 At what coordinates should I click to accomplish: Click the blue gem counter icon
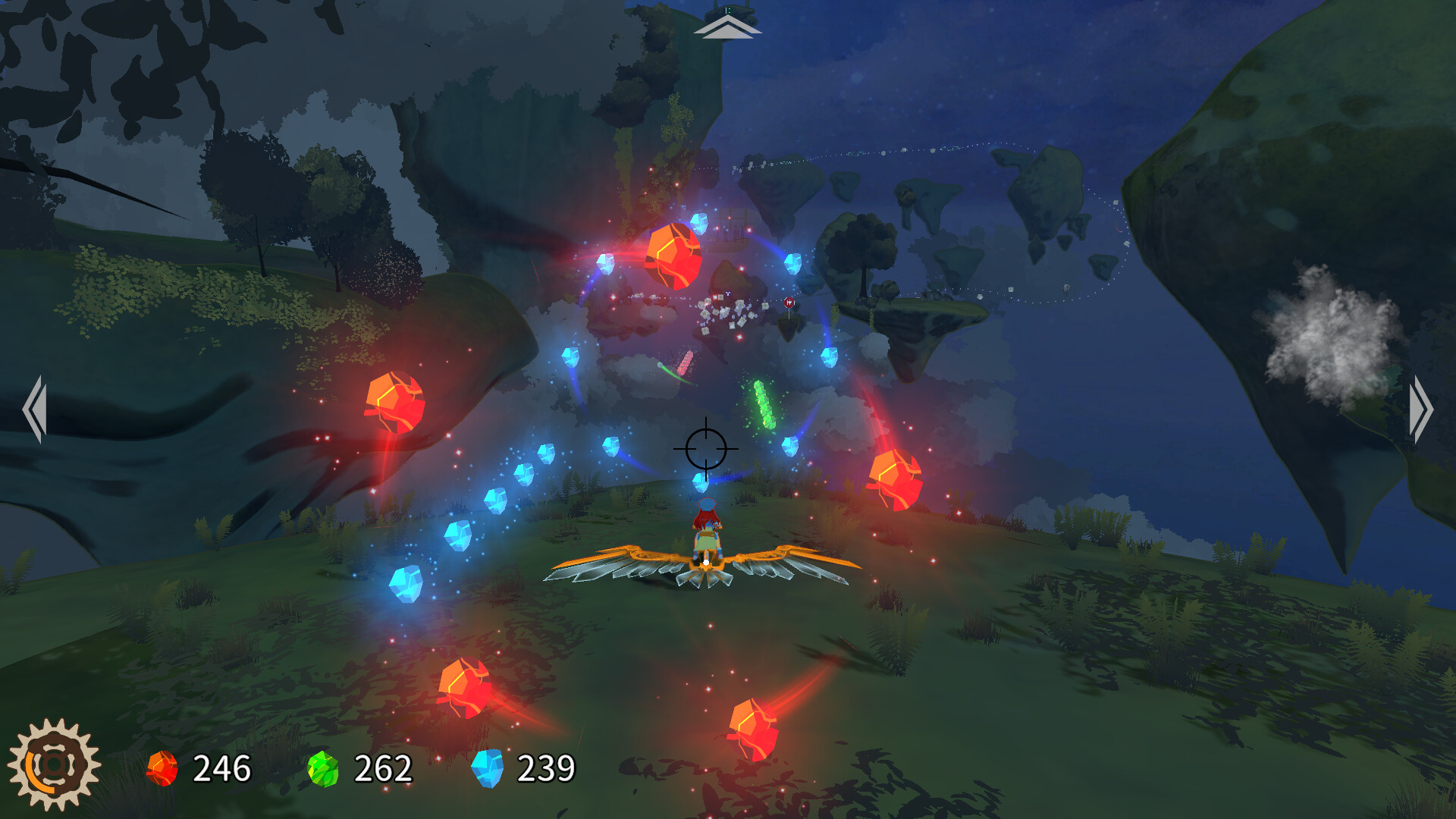(x=488, y=768)
